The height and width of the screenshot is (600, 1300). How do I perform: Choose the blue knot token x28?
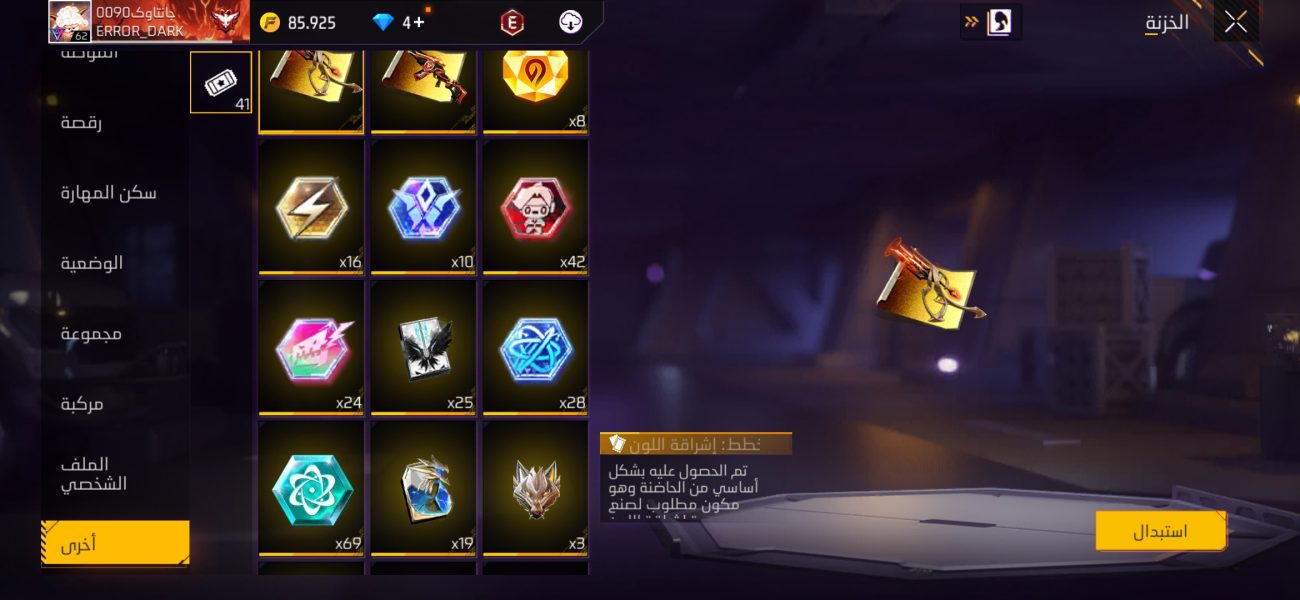[x=535, y=348]
